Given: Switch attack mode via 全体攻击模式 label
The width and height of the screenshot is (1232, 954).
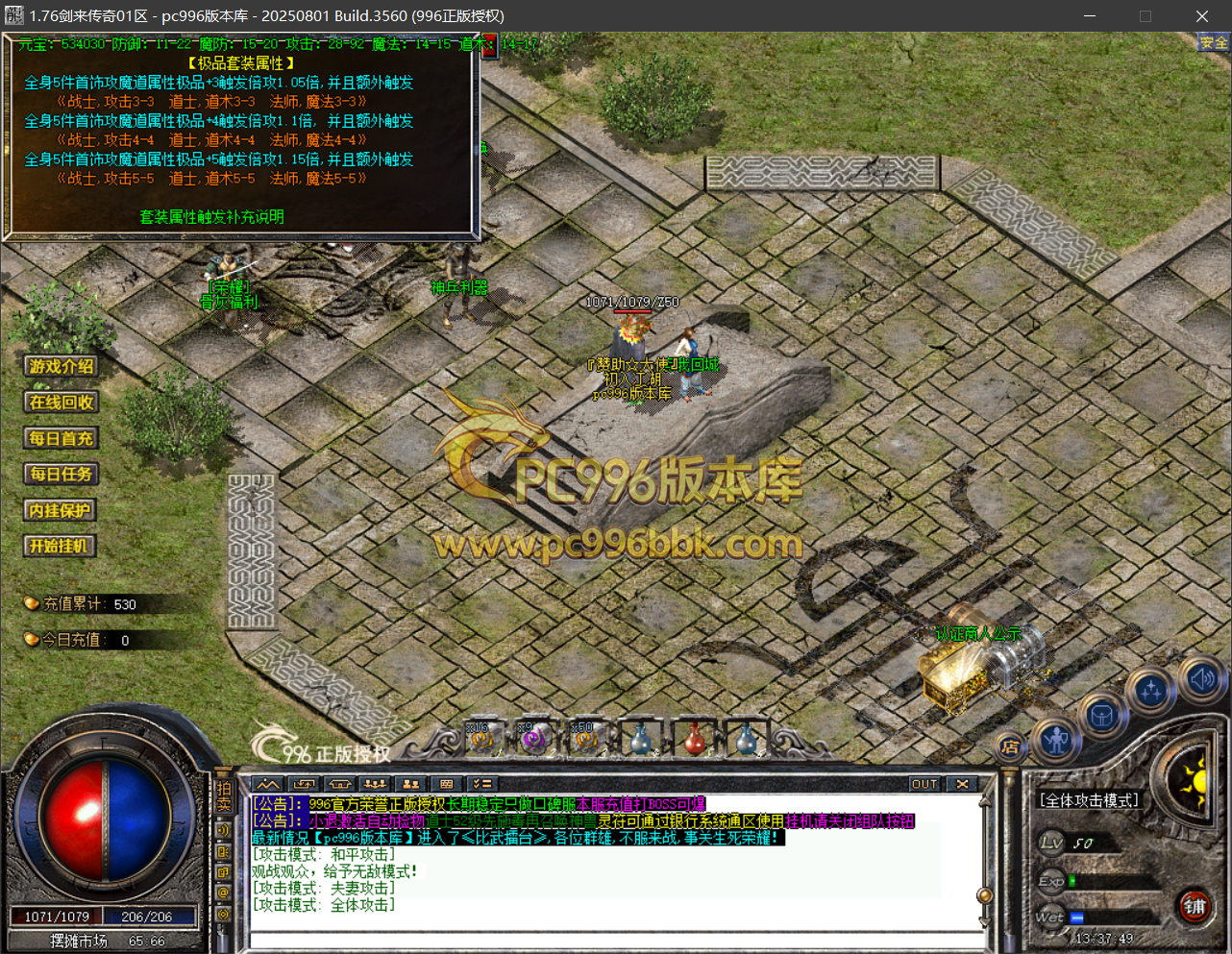Looking at the screenshot, I should tap(1089, 800).
